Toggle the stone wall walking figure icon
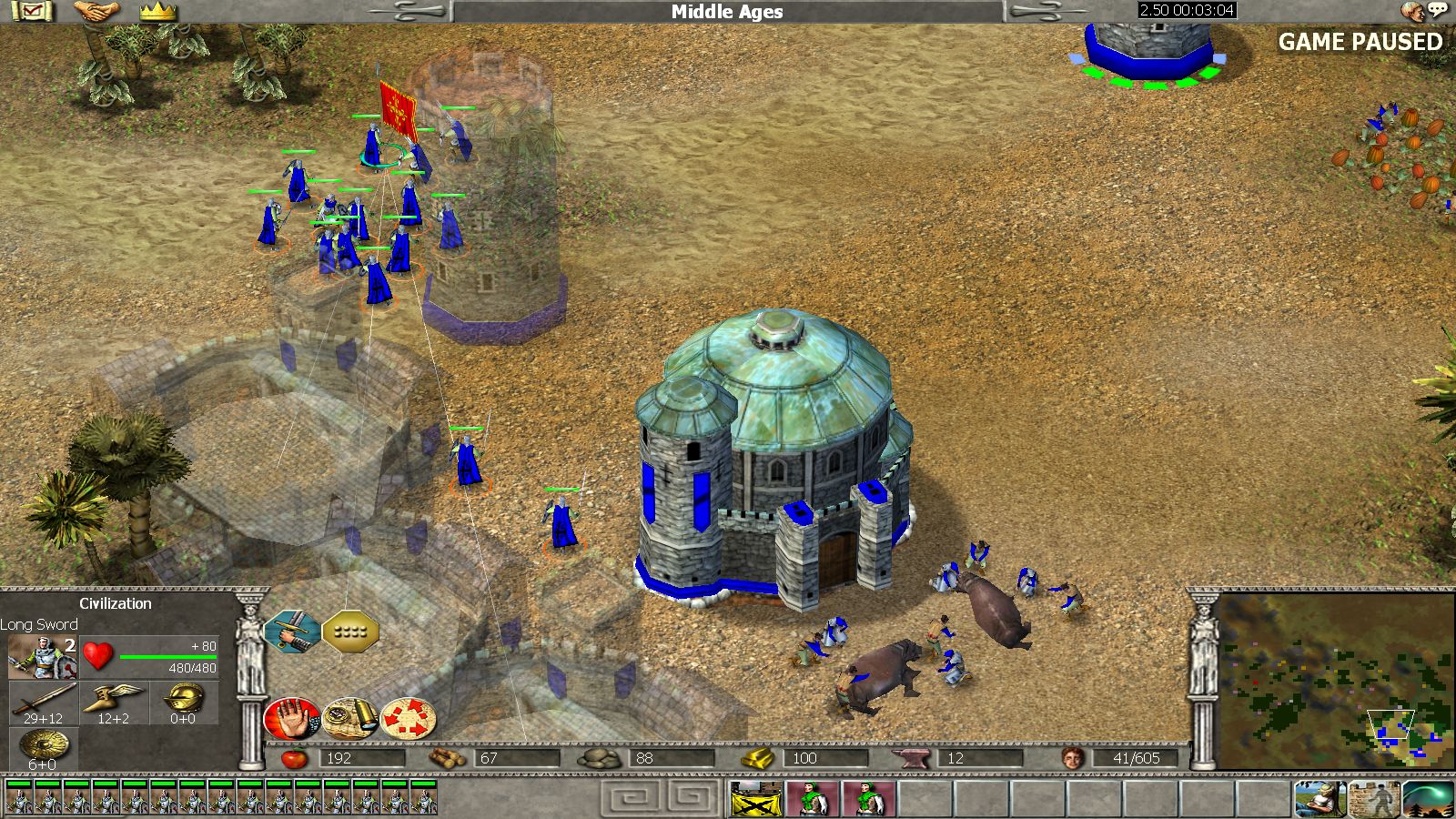The image size is (1456, 819). (1373, 798)
